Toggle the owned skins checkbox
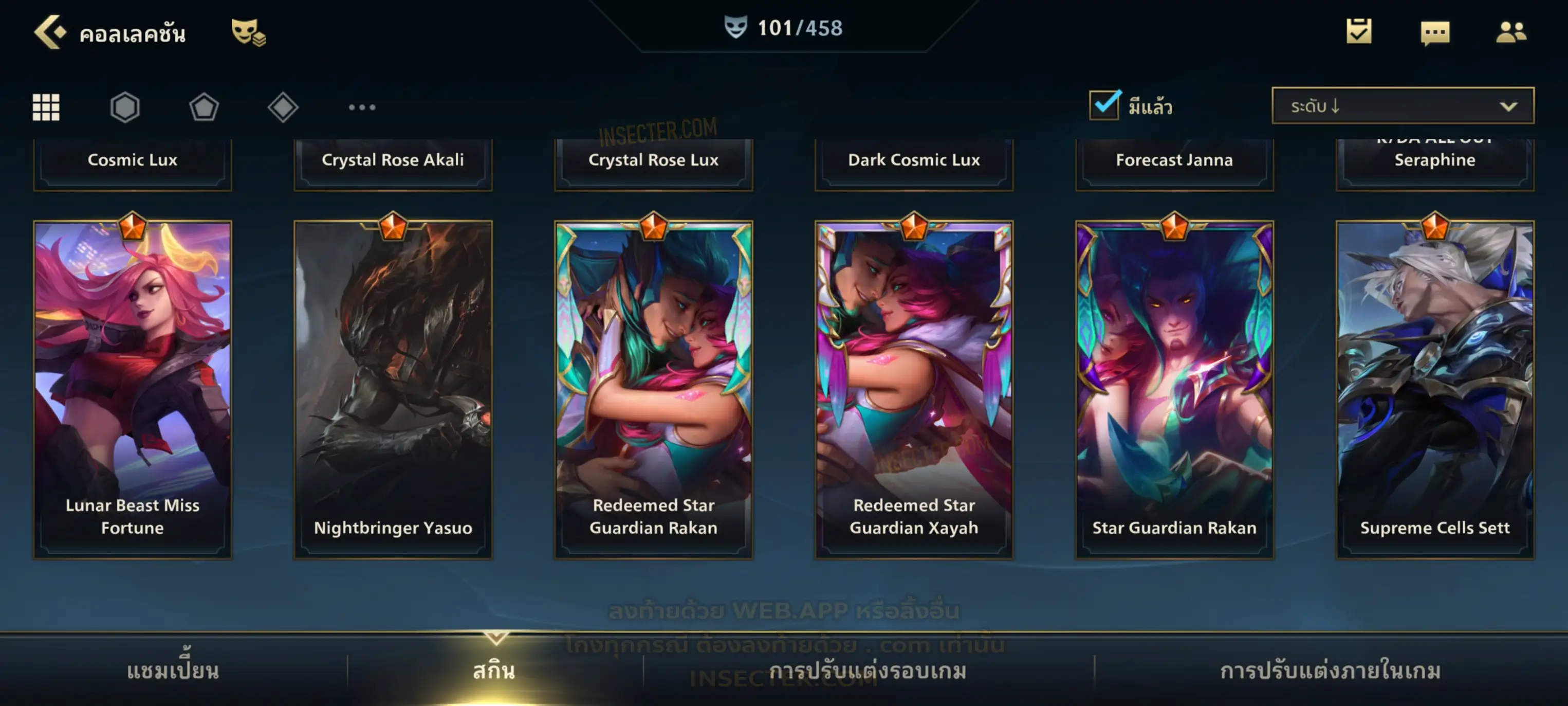Viewport: 1568px width, 706px height. click(x=1104, y=105)
